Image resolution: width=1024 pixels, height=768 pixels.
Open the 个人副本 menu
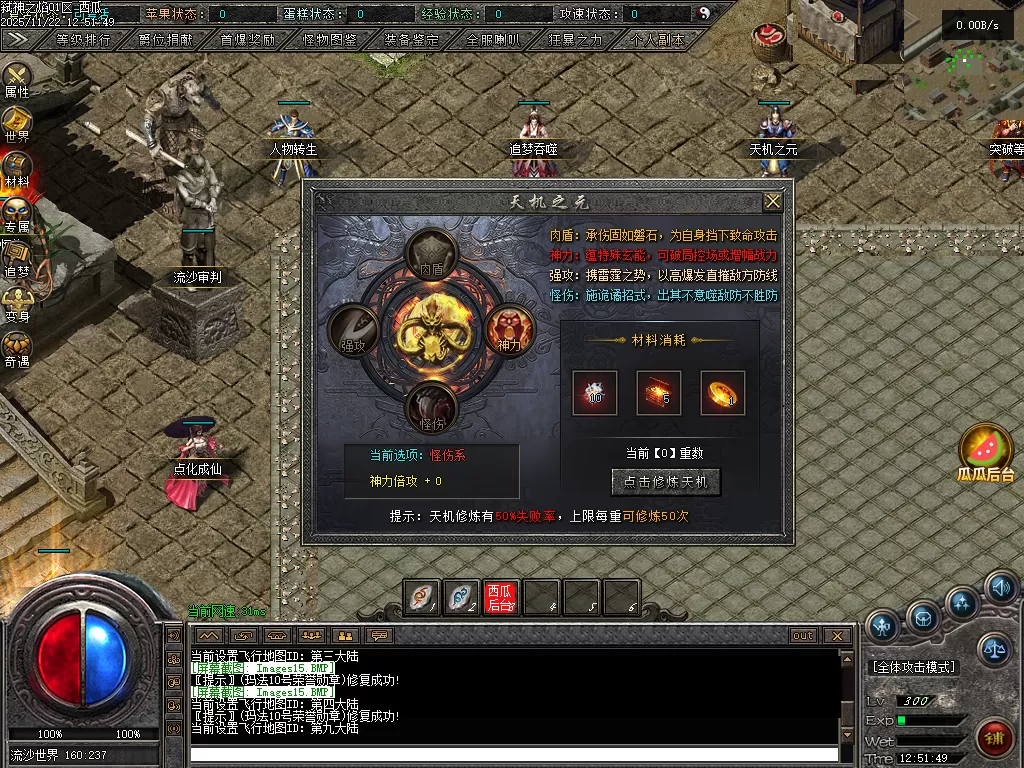click(658, 40)
